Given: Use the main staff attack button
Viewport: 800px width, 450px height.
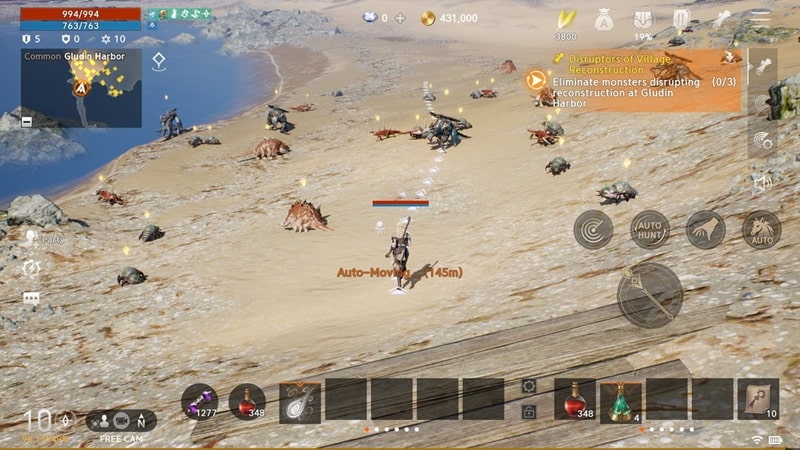Looking at the screenshot, I should [650, 296].
